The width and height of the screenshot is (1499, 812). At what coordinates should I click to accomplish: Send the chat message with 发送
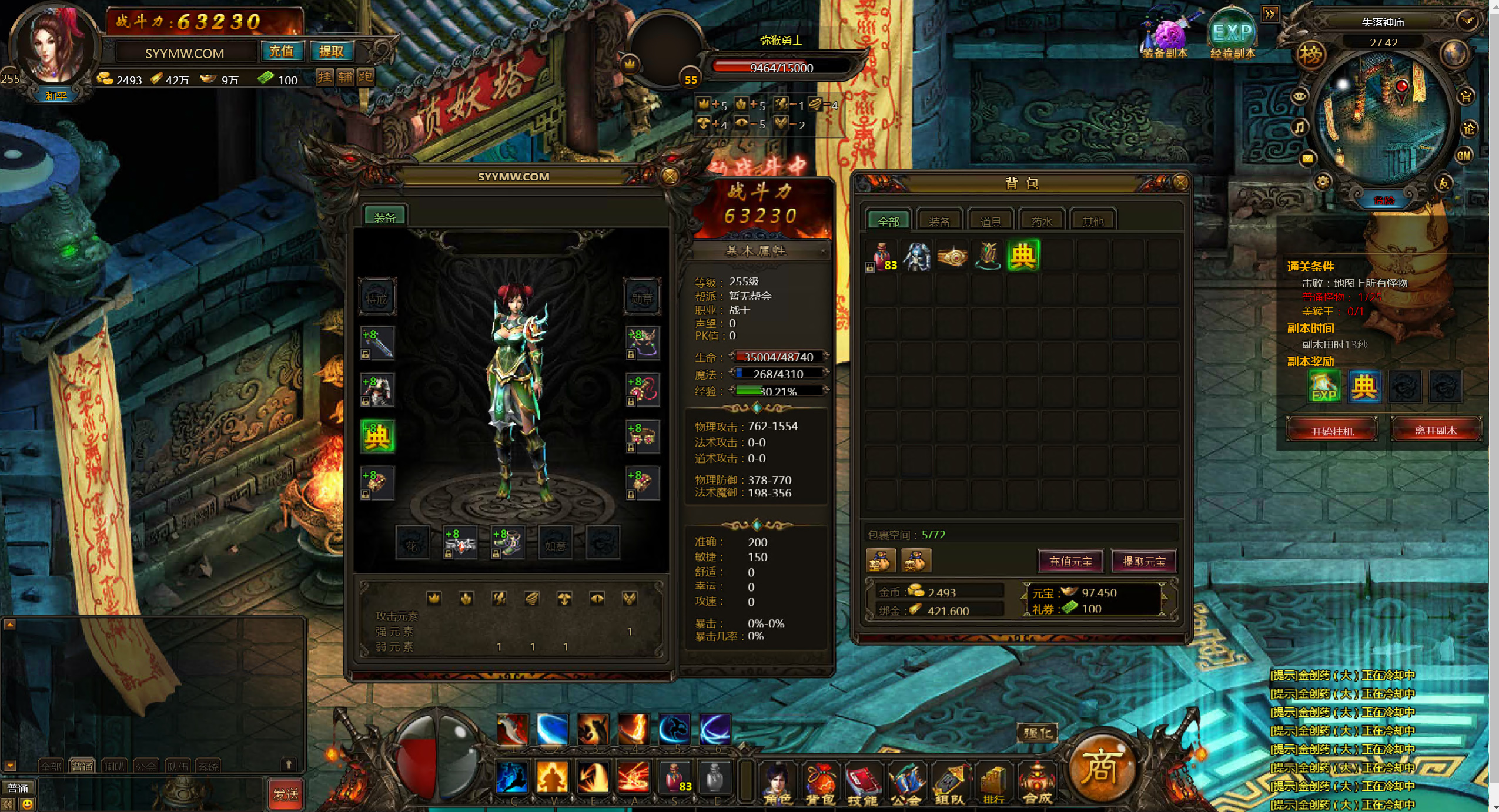[286, 794]
